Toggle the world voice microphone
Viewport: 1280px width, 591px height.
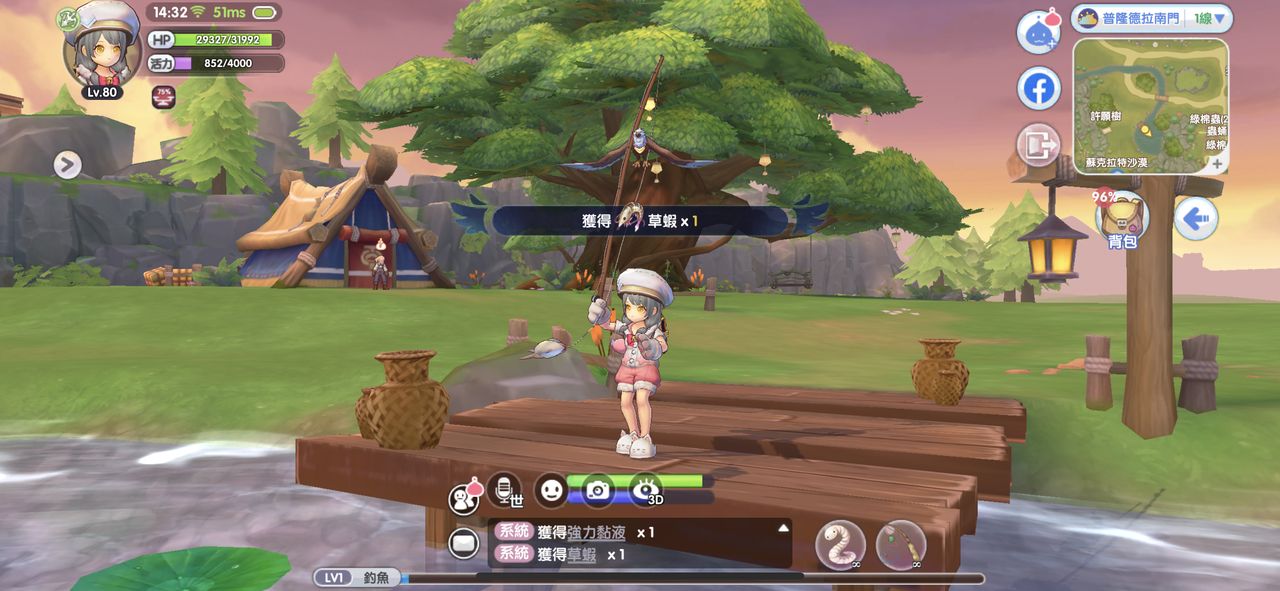(x=505, y=490)
